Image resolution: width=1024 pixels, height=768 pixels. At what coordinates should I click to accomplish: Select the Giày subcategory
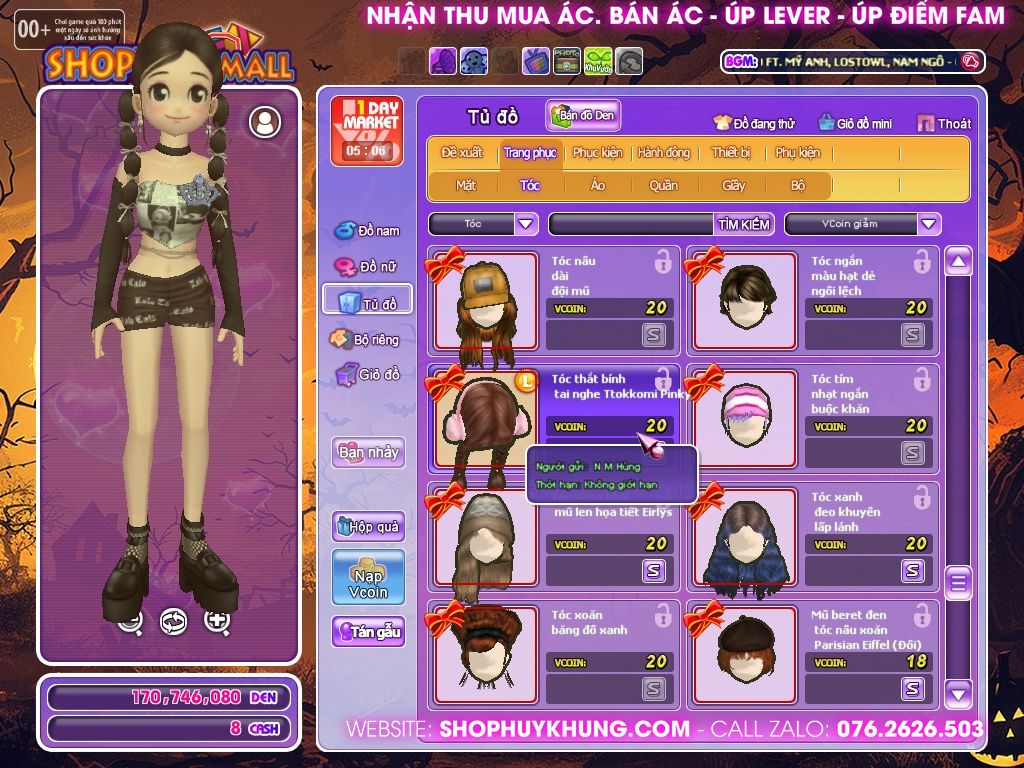[x=734, y=185]
